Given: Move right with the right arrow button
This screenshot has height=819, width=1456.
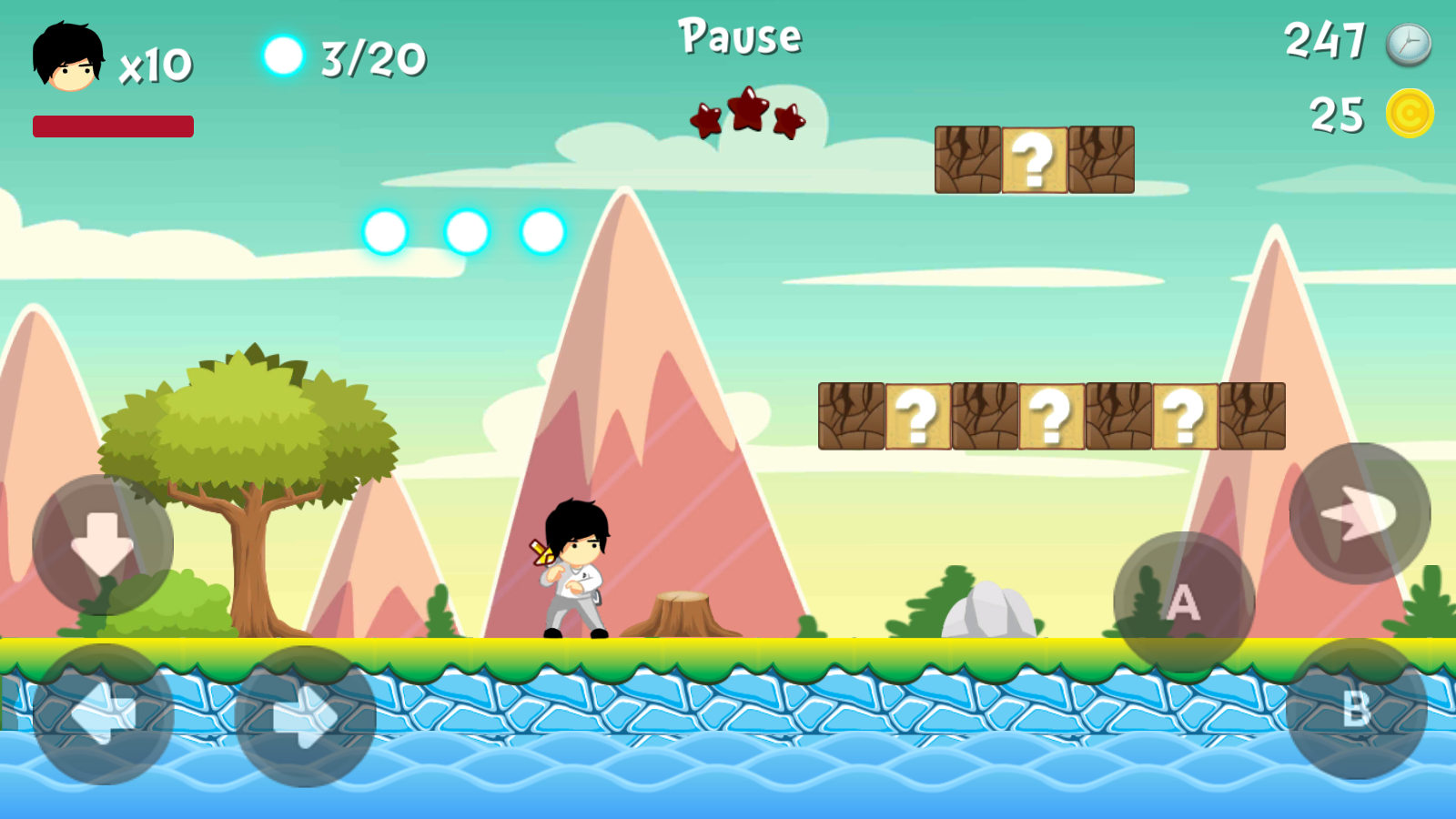Looking at the screenshot, I should (x=306, y=716).
